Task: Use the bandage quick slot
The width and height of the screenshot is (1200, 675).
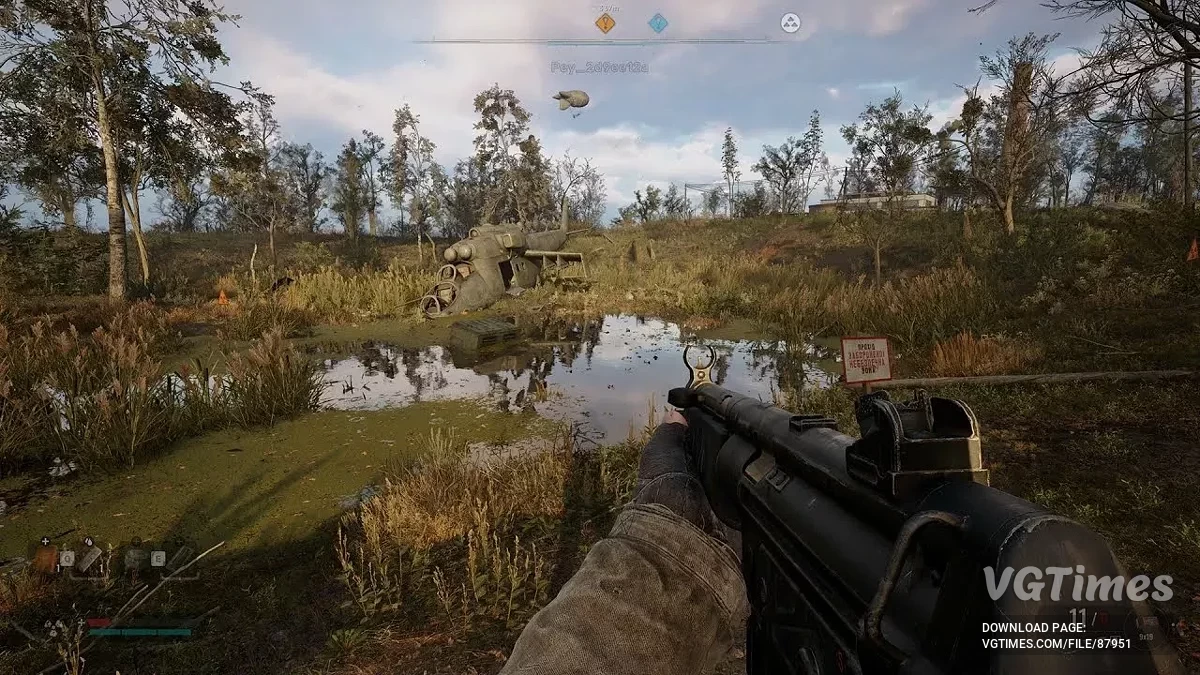Action: coord(89,558)
